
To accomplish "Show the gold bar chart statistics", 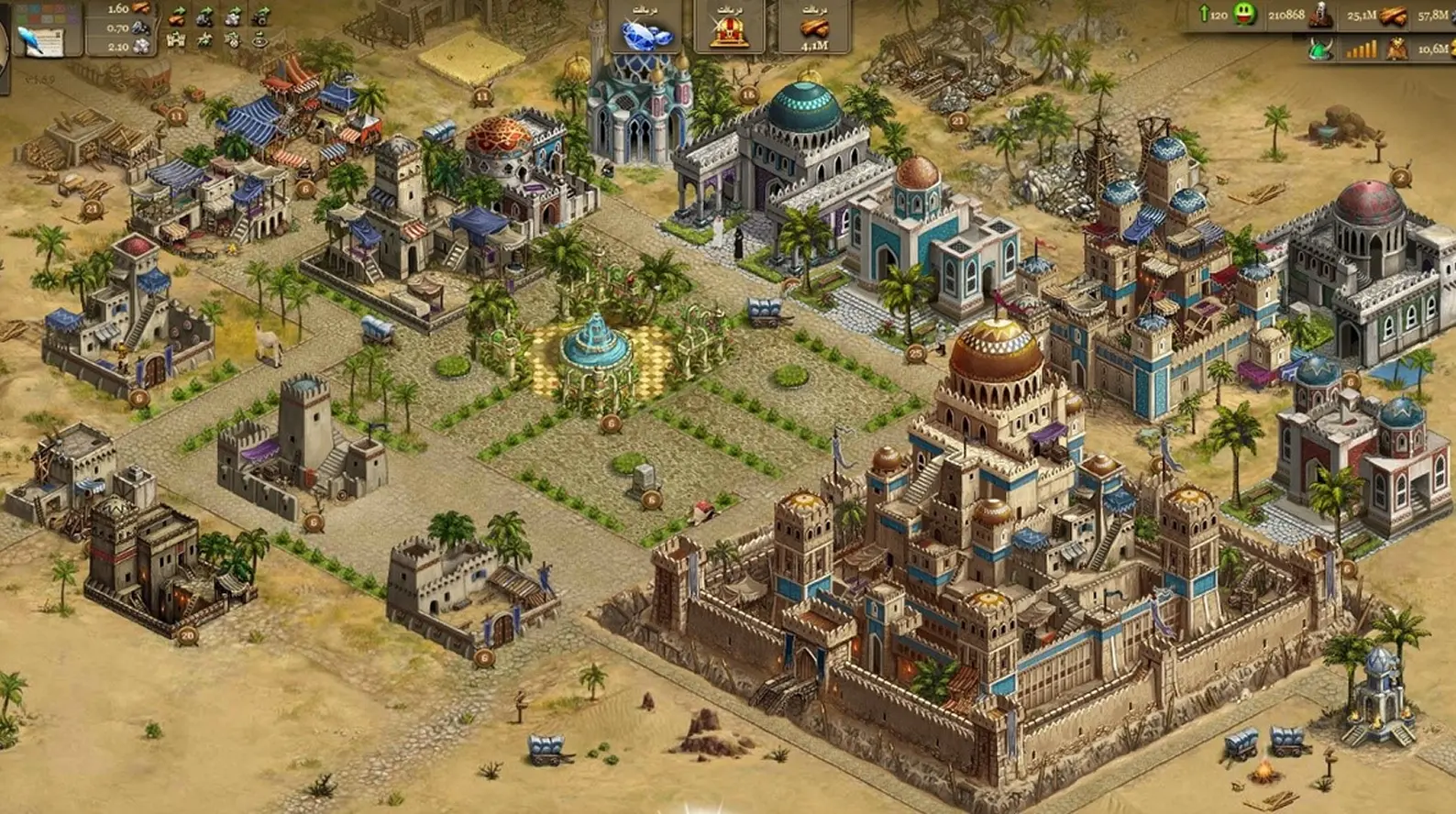I will 1361,49.
